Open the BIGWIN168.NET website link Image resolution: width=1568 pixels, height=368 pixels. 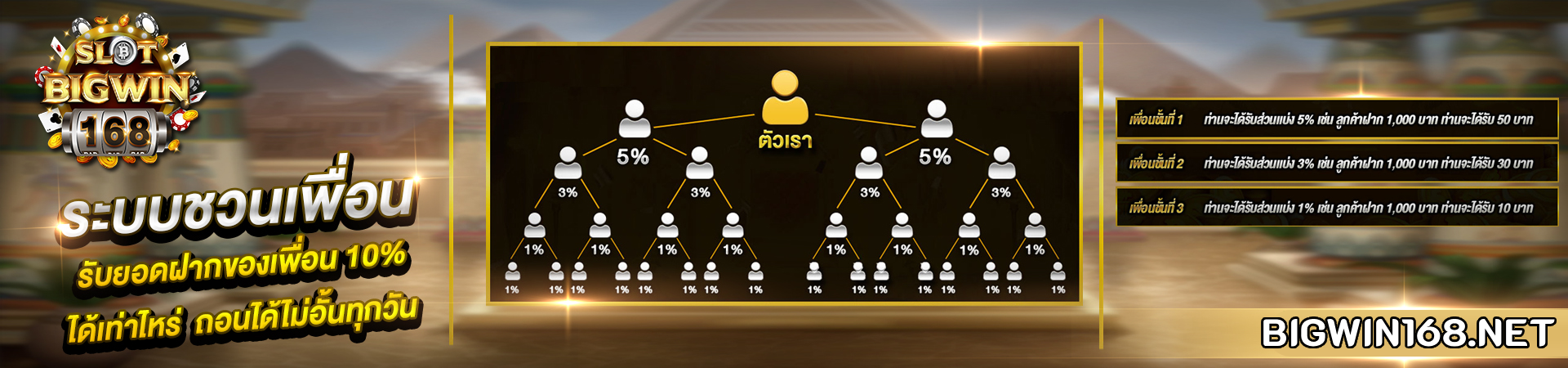[x=1406, y=333]
